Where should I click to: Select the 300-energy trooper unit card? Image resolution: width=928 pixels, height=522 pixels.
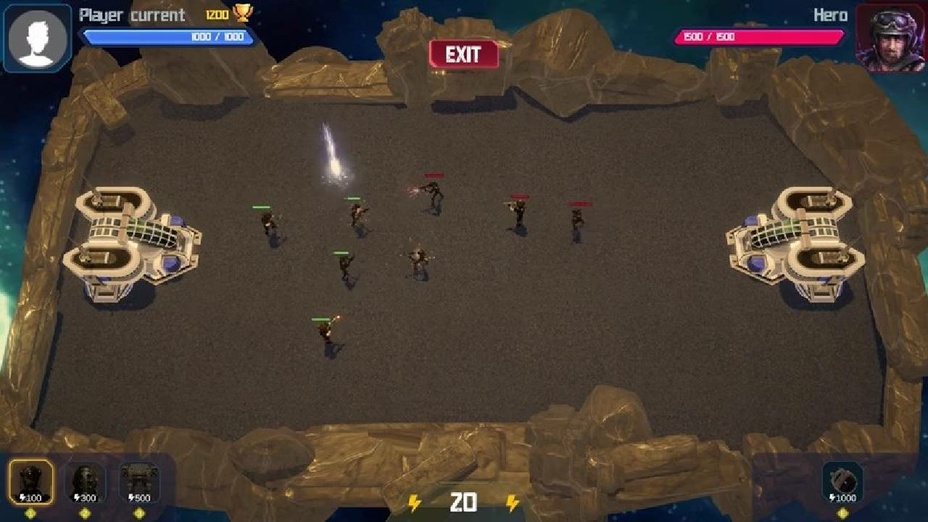[x=85, y=482]
